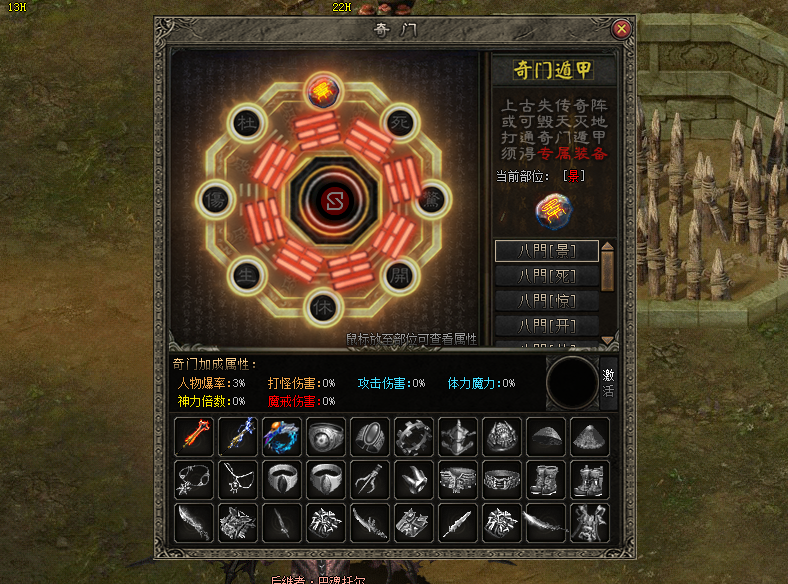Select the 杜 gate node
This screenshot has height=584, width=788.
pyautogui.click(x=245, y=122)
